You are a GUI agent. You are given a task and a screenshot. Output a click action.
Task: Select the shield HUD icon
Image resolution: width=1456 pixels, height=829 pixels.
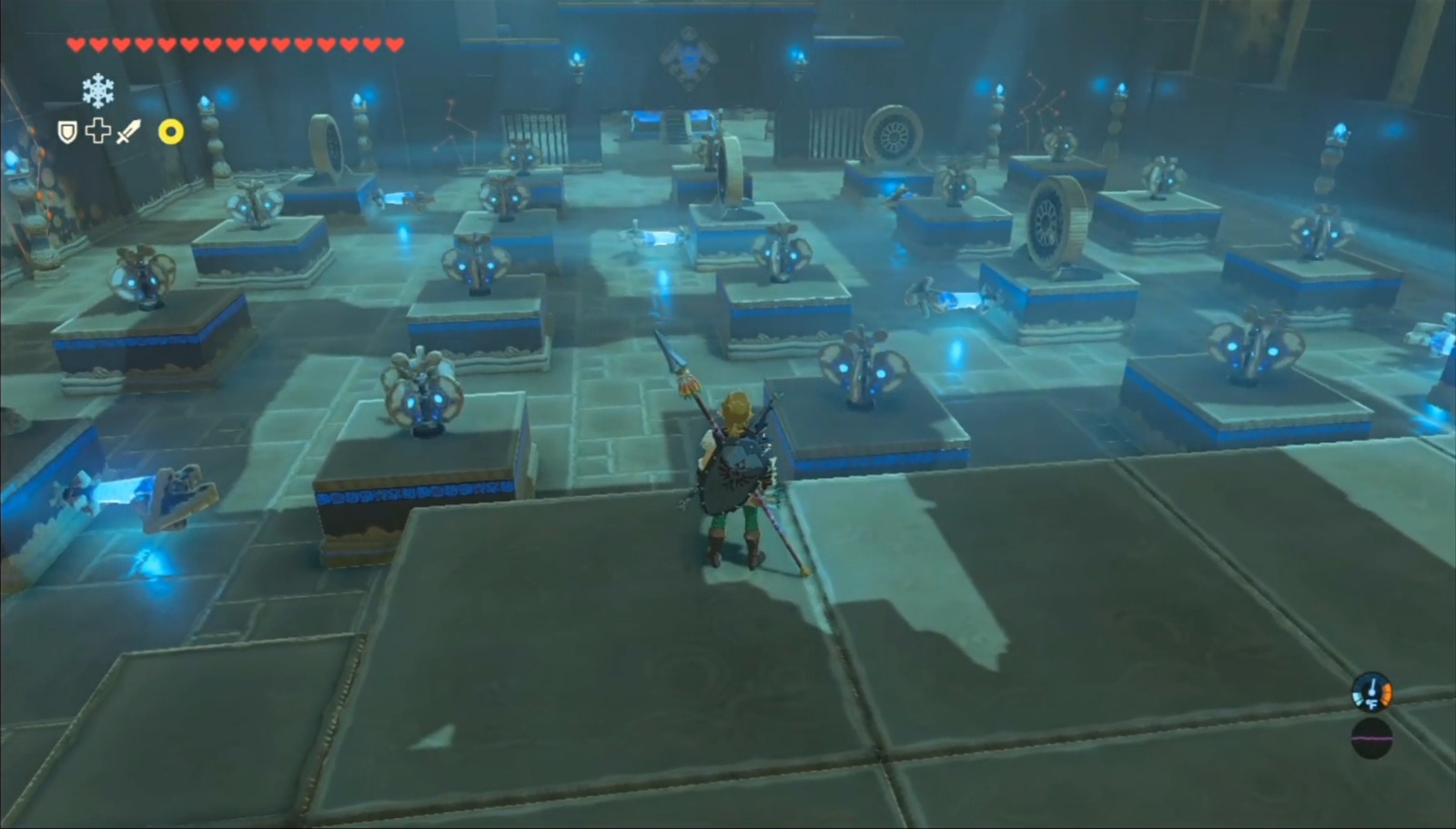(66, 133)
